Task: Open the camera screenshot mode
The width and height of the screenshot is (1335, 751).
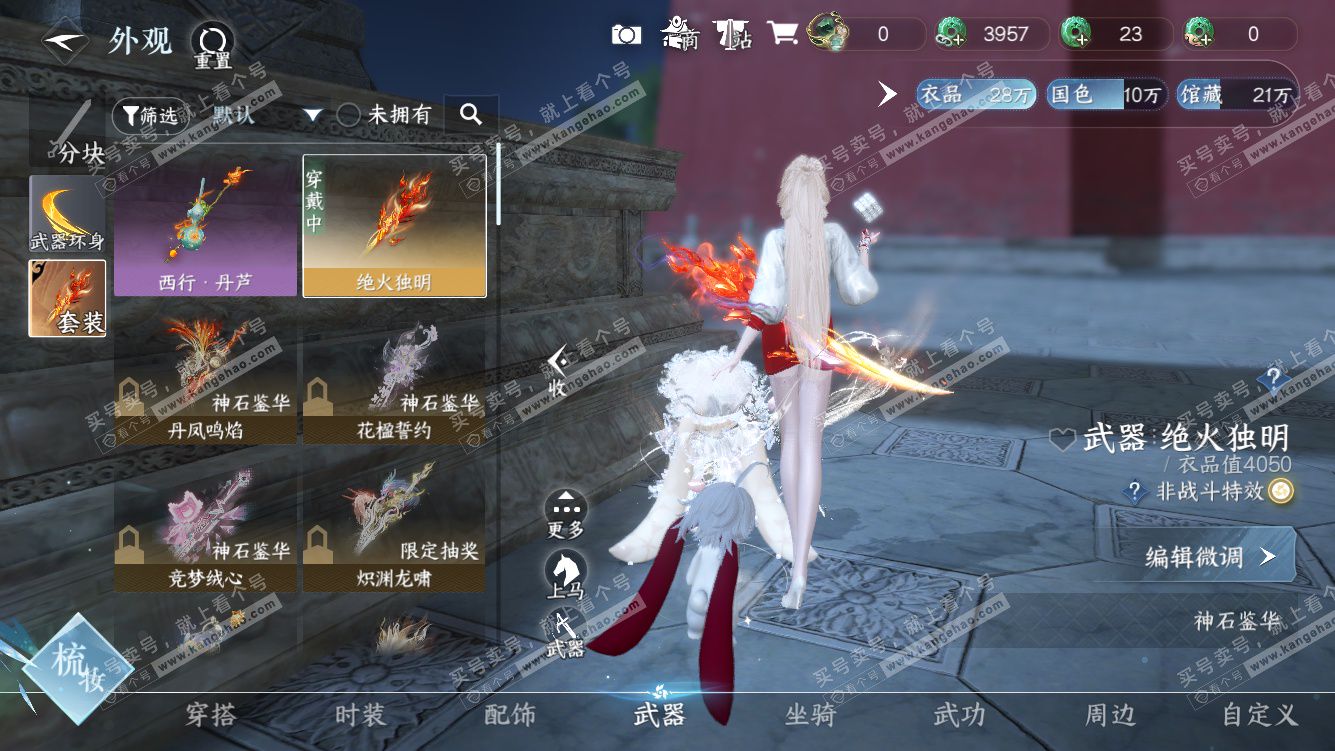Action: click(x=626, y=35)
